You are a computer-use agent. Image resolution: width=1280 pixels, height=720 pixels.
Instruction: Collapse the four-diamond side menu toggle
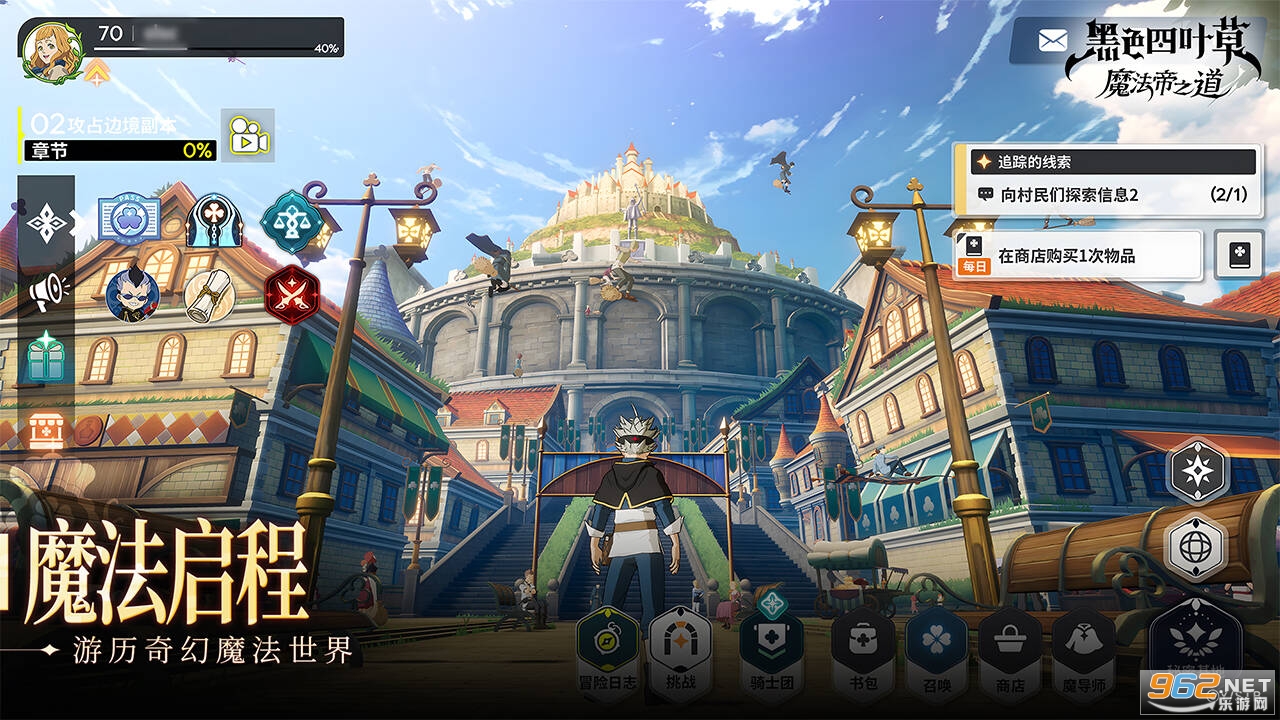(x=47, y=223)
